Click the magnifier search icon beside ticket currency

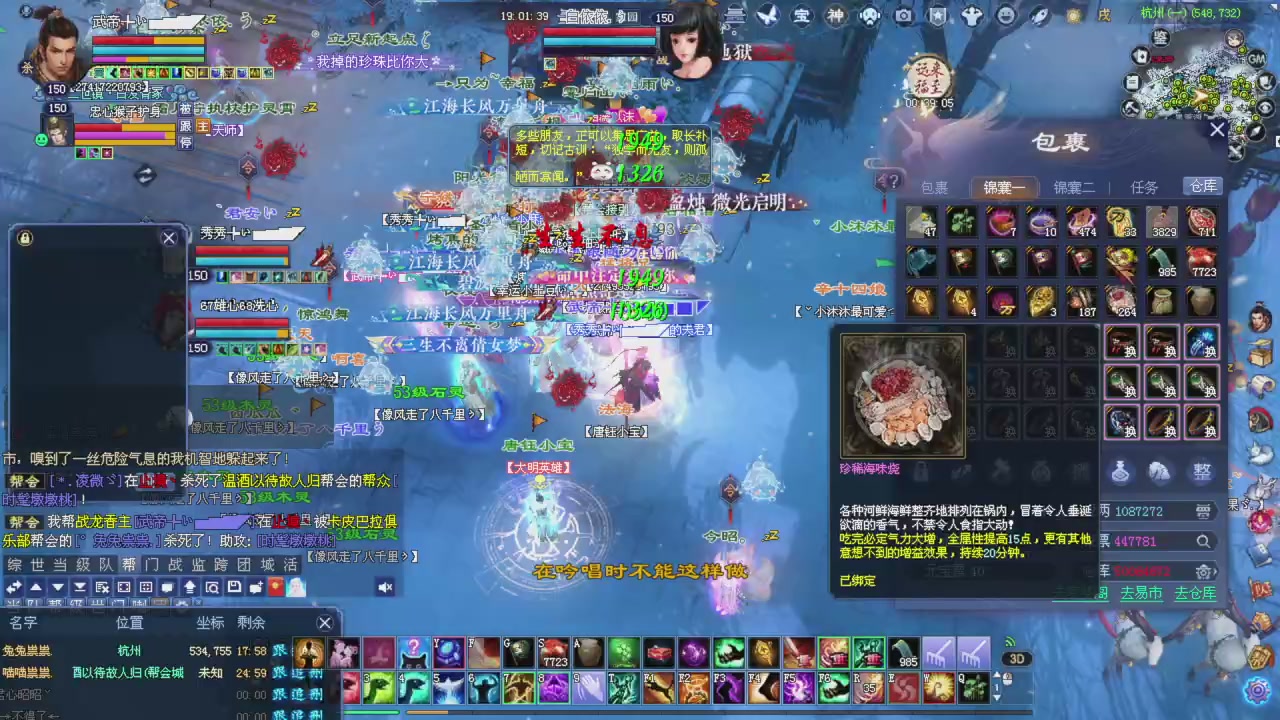[1202, 542]
